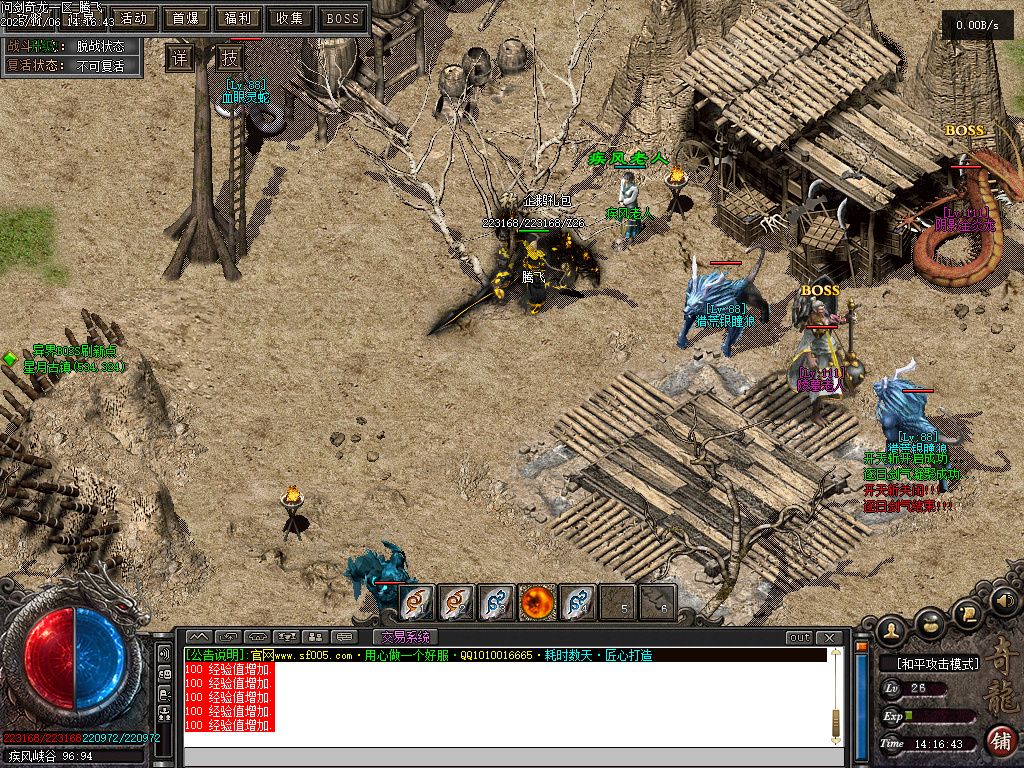The height and width of the screenshot is (768, 1024).
Task: Close the chat panel with X
Action: pyautogui.click(x=829, y=638)
